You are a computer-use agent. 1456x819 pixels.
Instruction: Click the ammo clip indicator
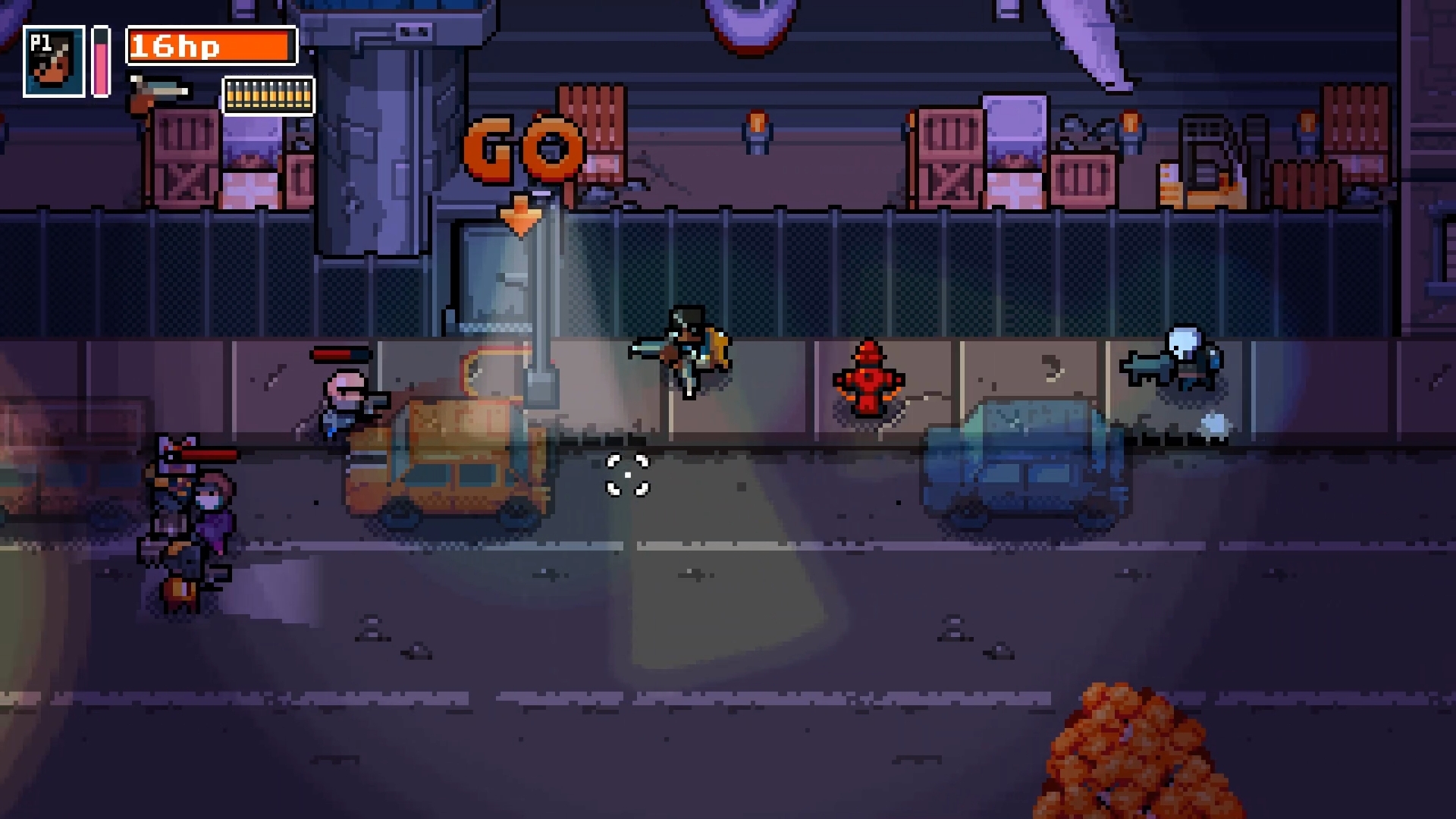pos(268,96)
